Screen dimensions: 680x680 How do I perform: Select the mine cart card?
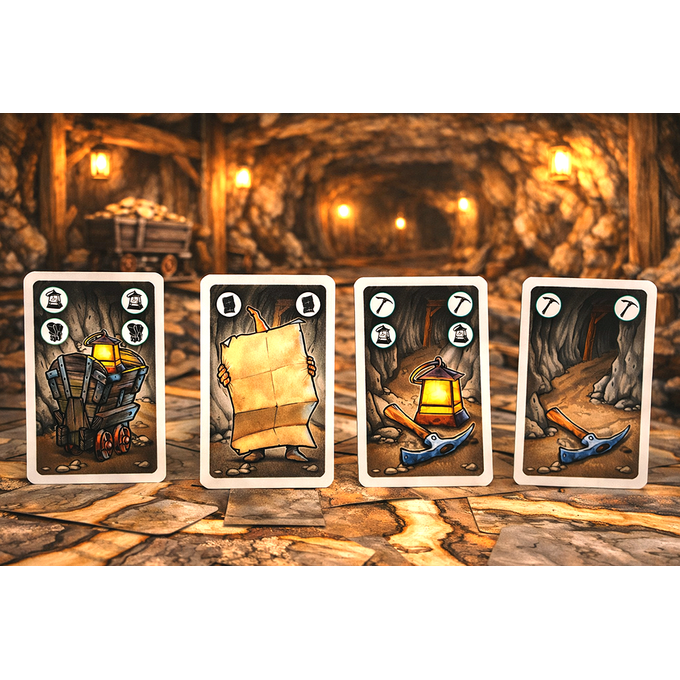click(95, 377)
